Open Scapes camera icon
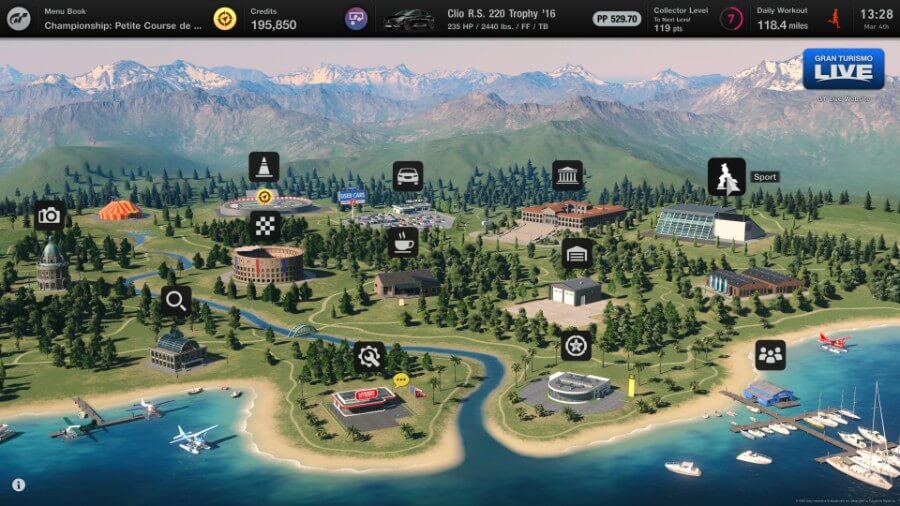 [49, 215]
